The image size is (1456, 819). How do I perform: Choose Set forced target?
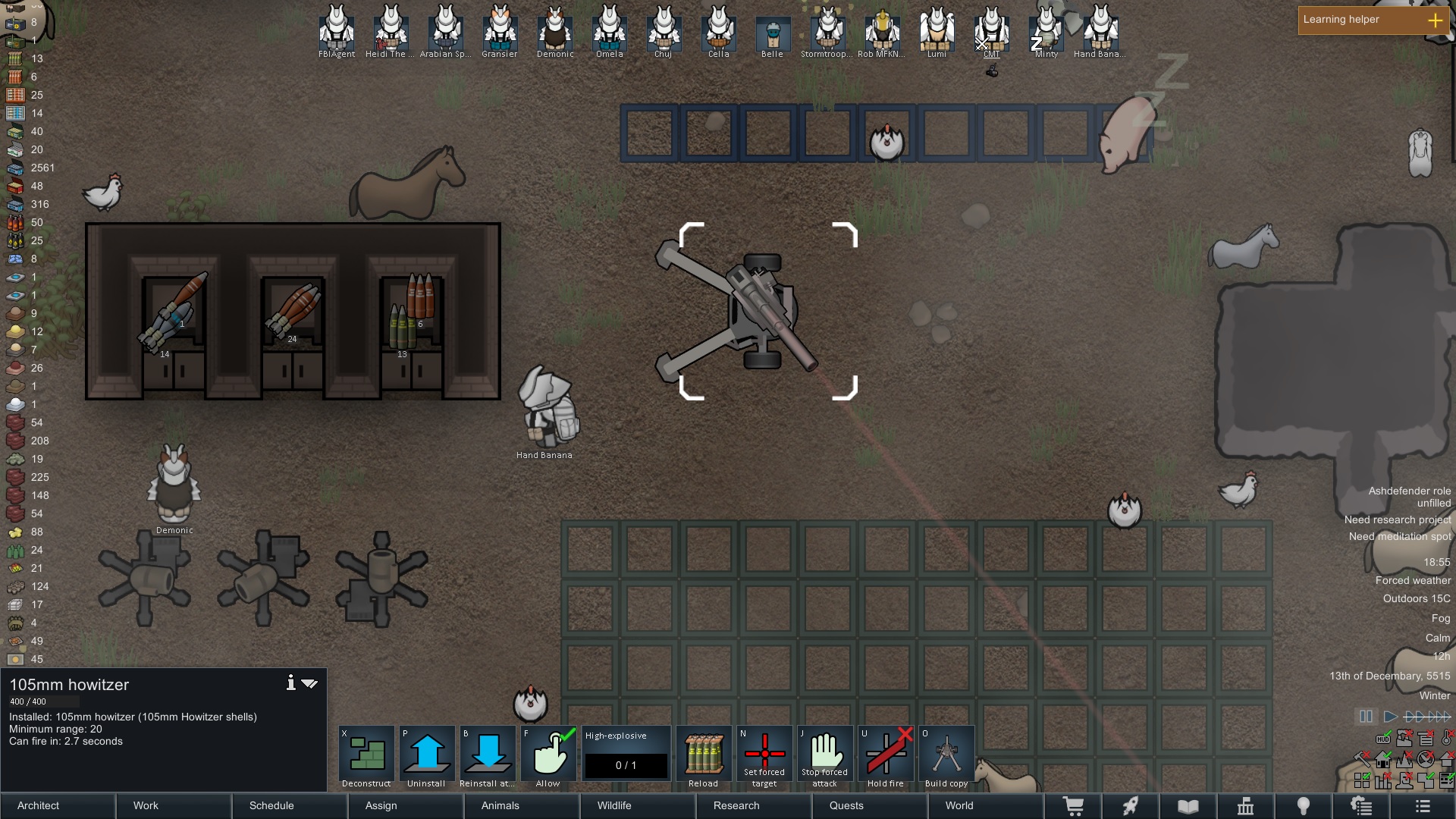[x=764, y=757]
